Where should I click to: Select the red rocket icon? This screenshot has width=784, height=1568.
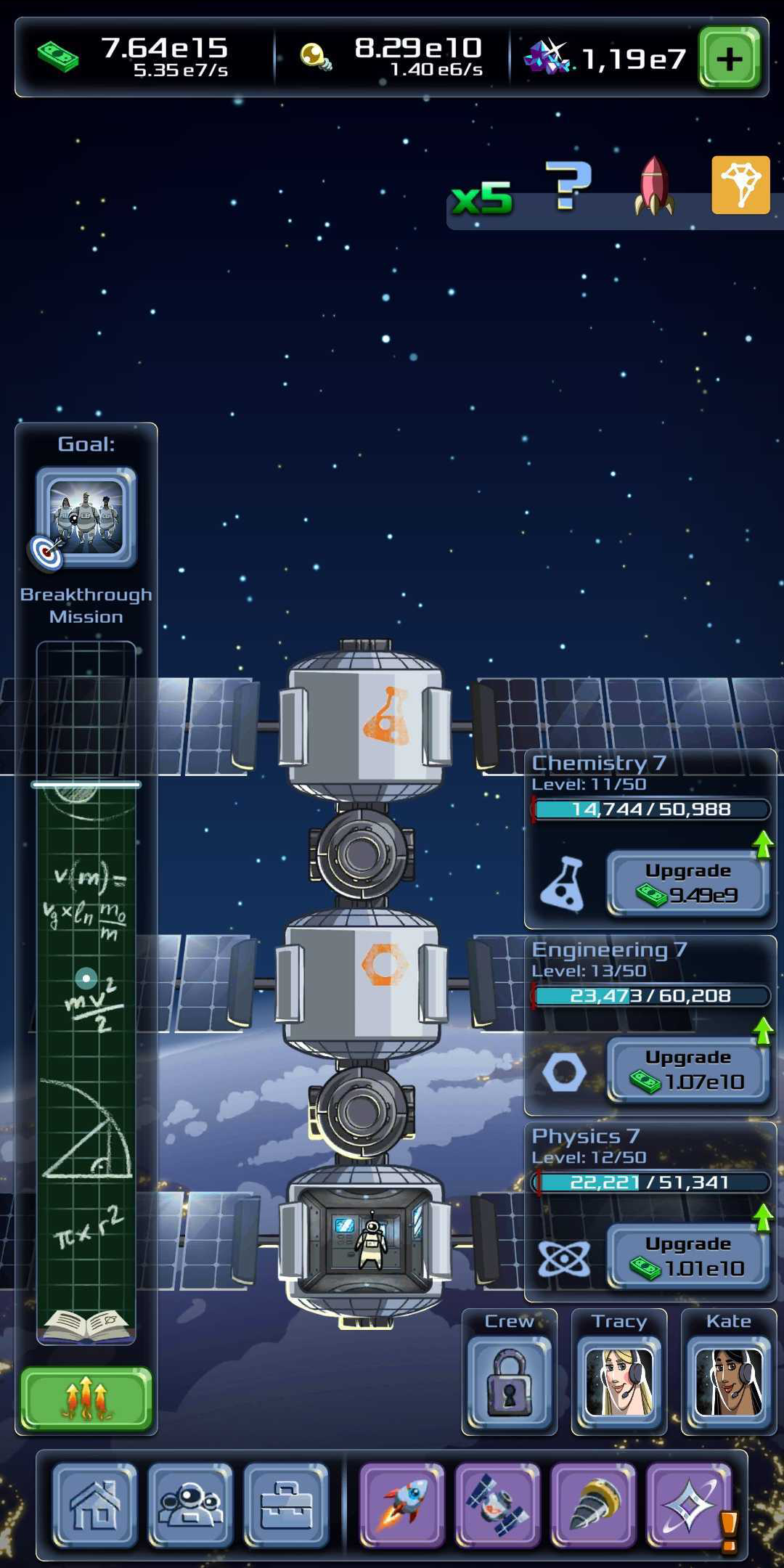pos(654,186)
